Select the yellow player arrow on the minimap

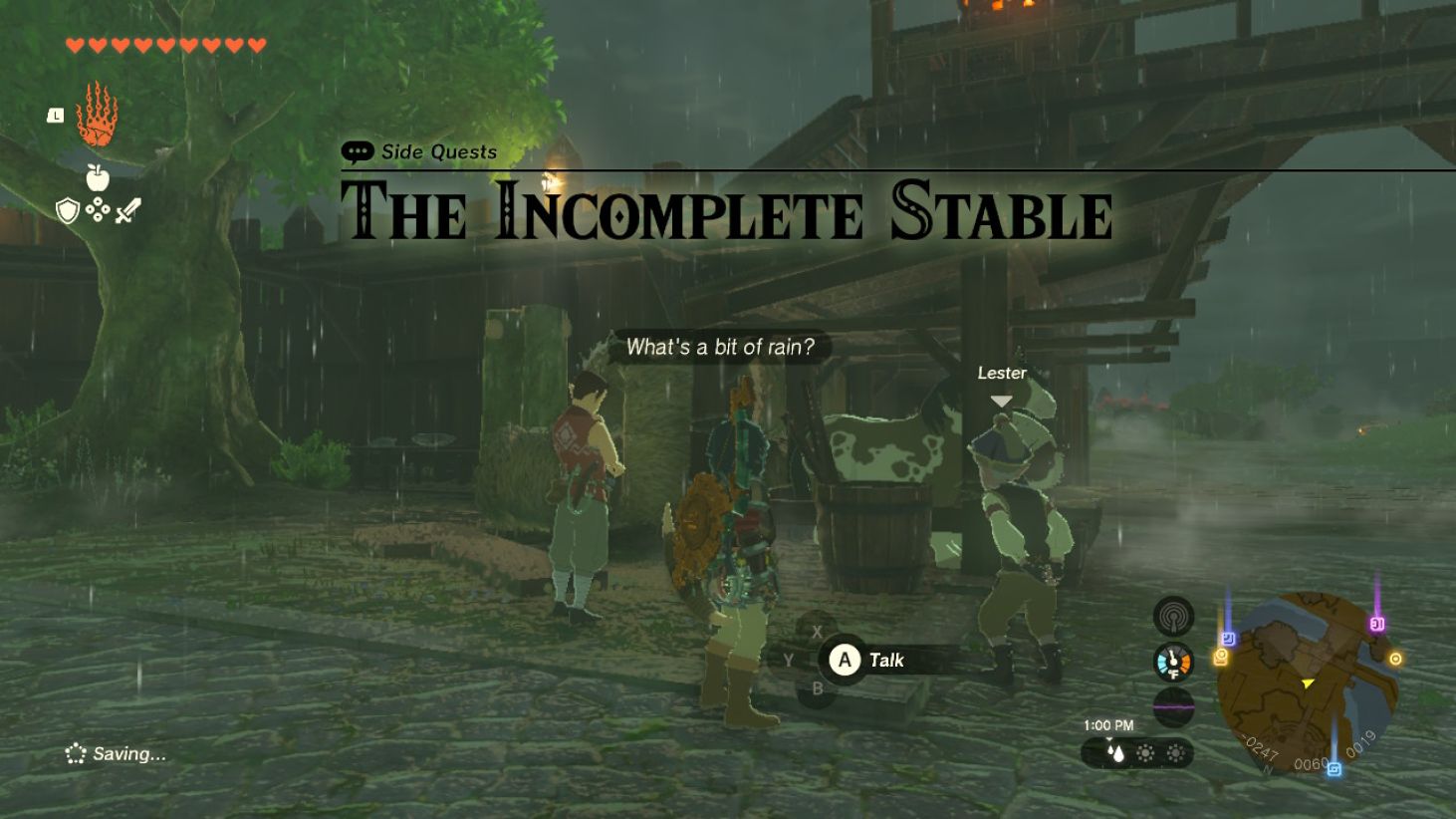tap(1307, 683)
